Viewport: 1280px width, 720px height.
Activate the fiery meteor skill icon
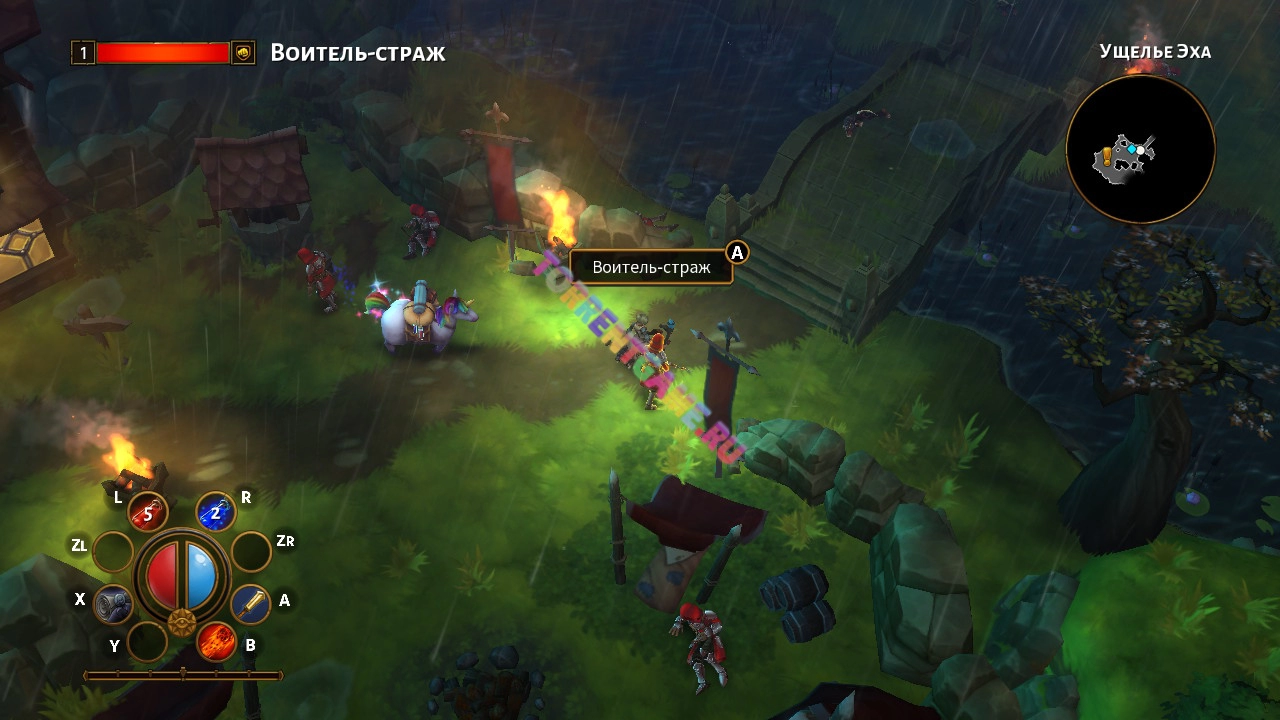tap(215, 642)
